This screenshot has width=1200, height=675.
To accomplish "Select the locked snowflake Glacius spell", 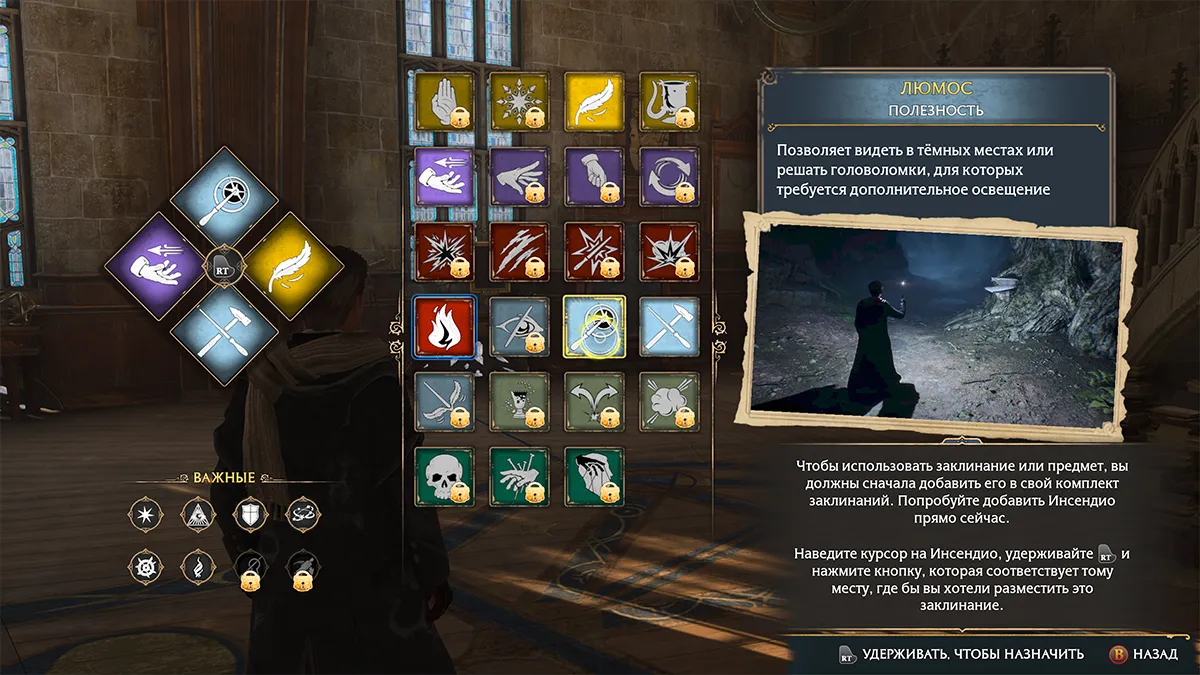I will tap(519, 101).
